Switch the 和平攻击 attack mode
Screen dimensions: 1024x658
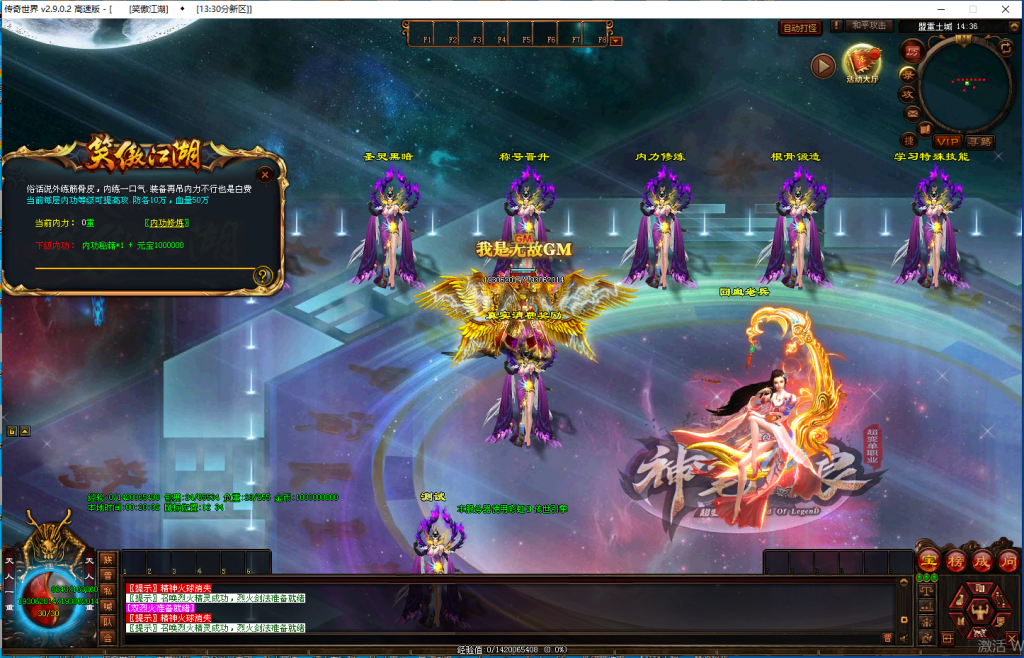click(x=868, y=26)
